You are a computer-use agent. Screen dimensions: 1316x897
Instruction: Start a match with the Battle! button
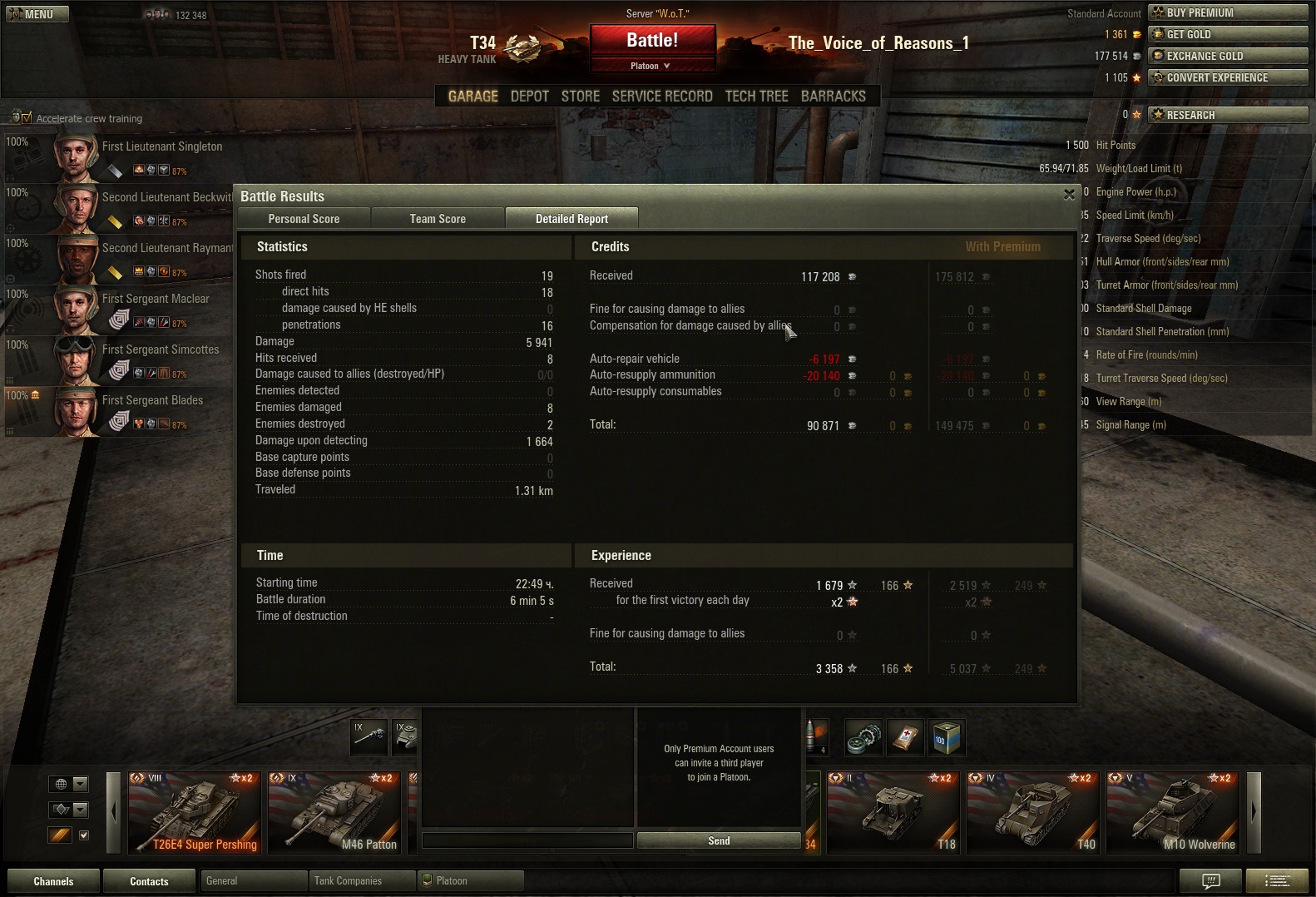tap(652, 41)
